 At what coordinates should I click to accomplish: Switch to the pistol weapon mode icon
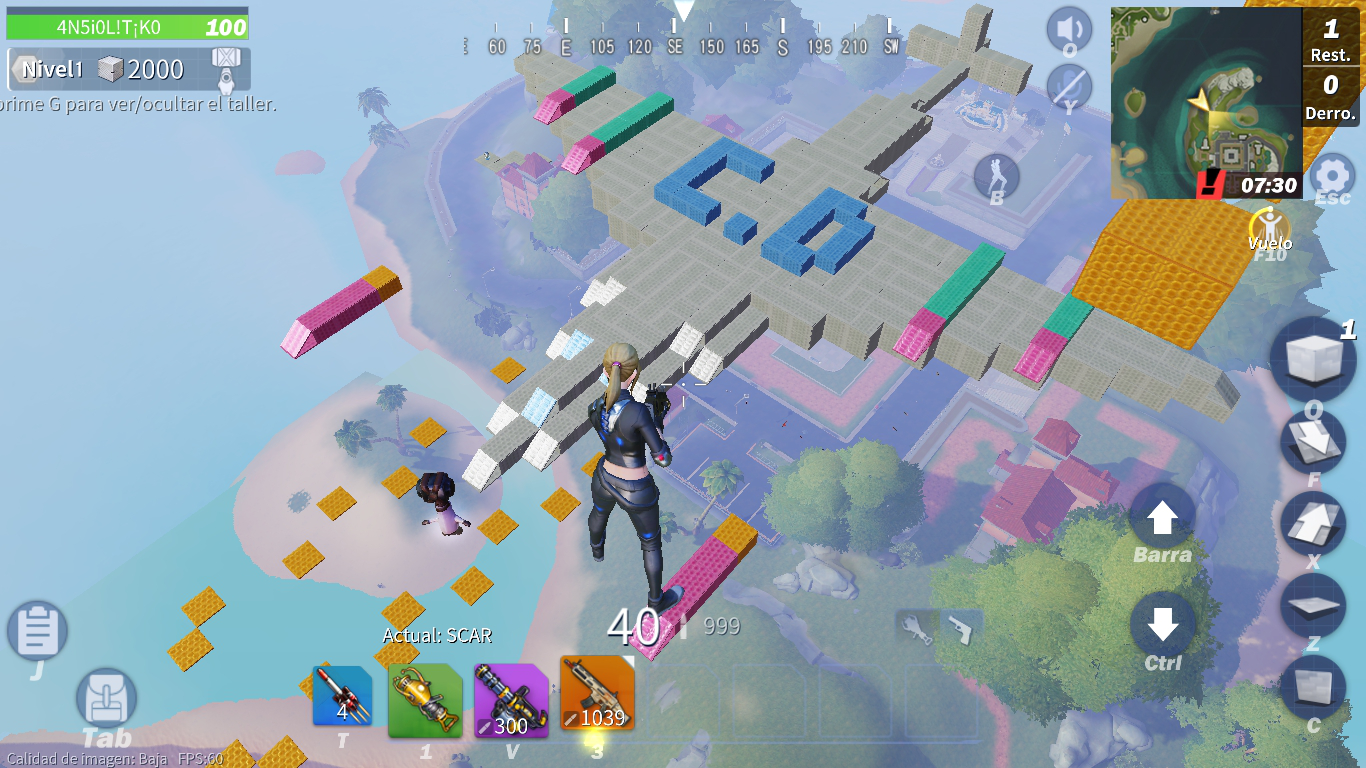point(959,628)
